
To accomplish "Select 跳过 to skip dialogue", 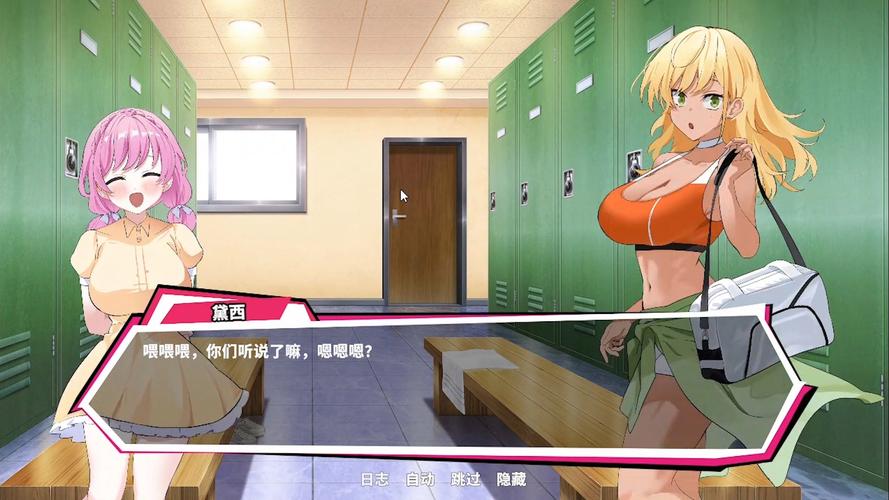I will [x=467, y=480].
